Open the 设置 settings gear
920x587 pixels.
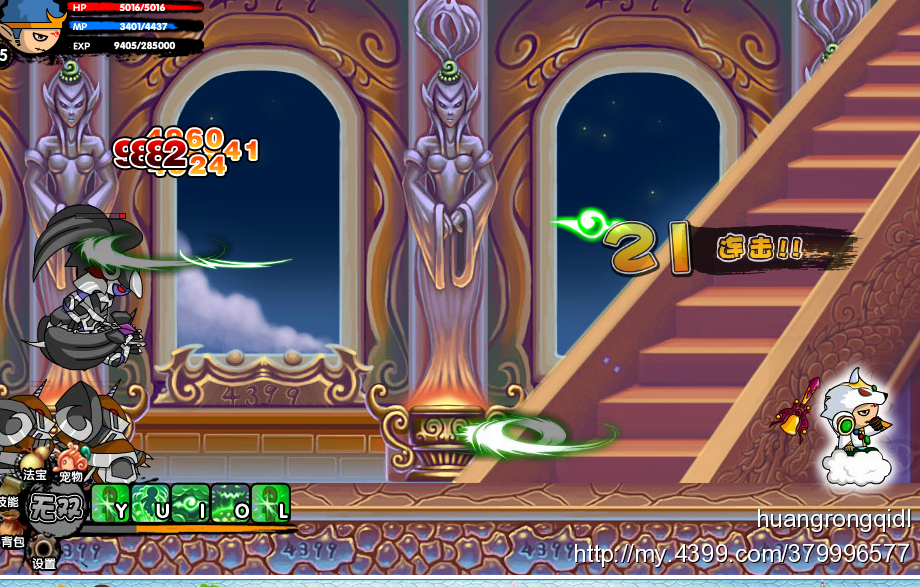(44, 552)
